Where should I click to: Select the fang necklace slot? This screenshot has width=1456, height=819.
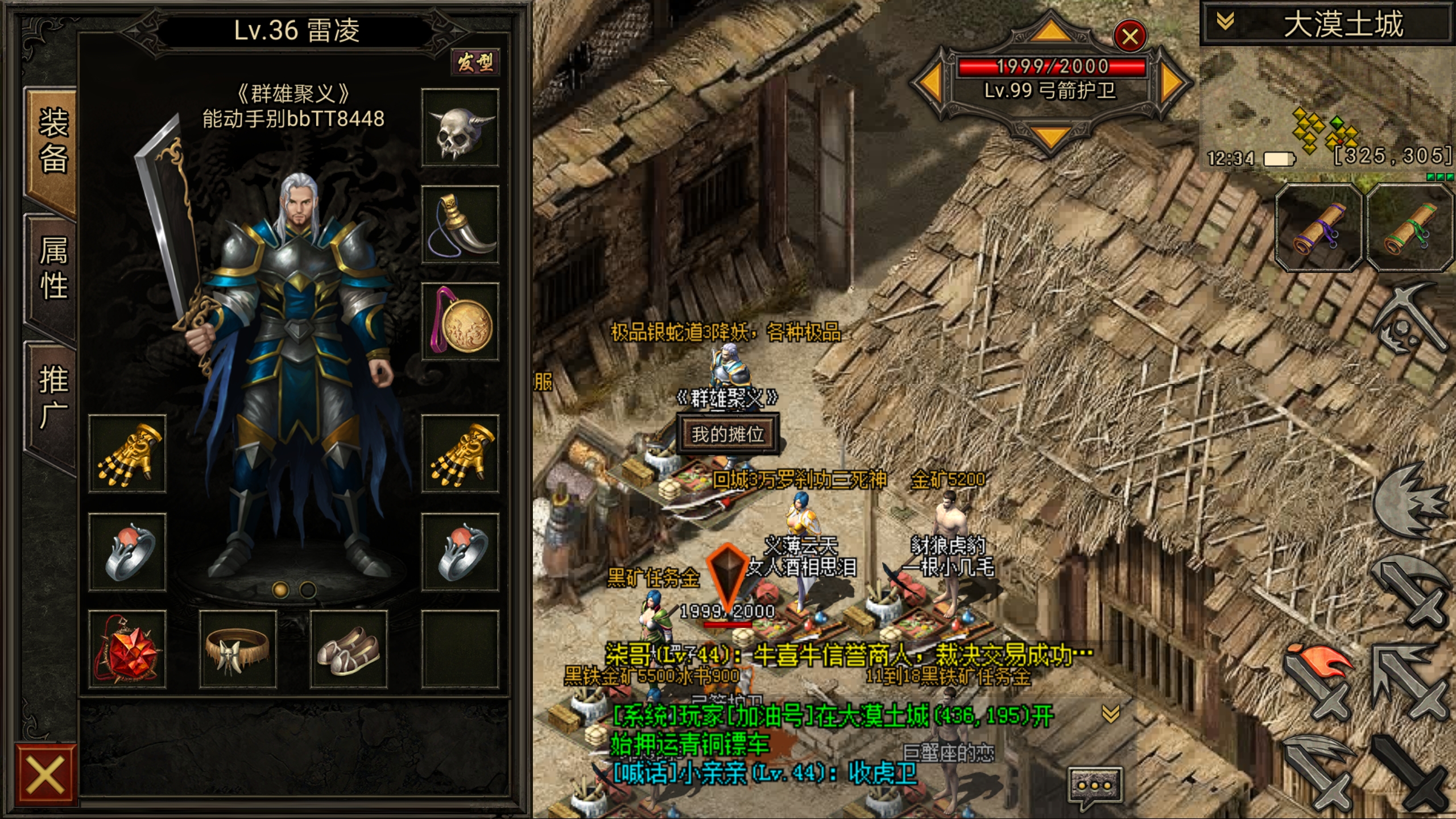point(460,225)
